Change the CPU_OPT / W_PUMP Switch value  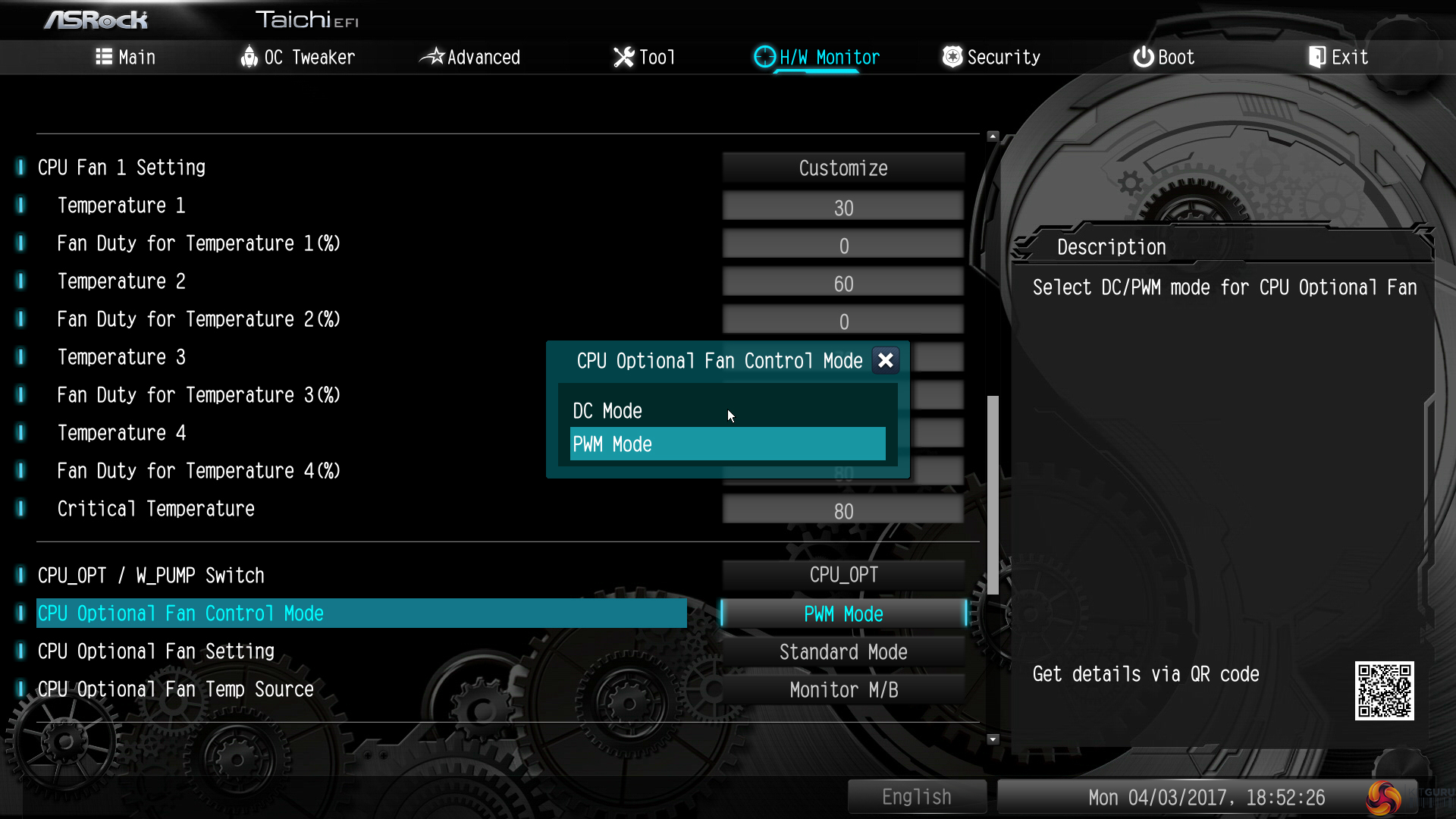(843, 575)
